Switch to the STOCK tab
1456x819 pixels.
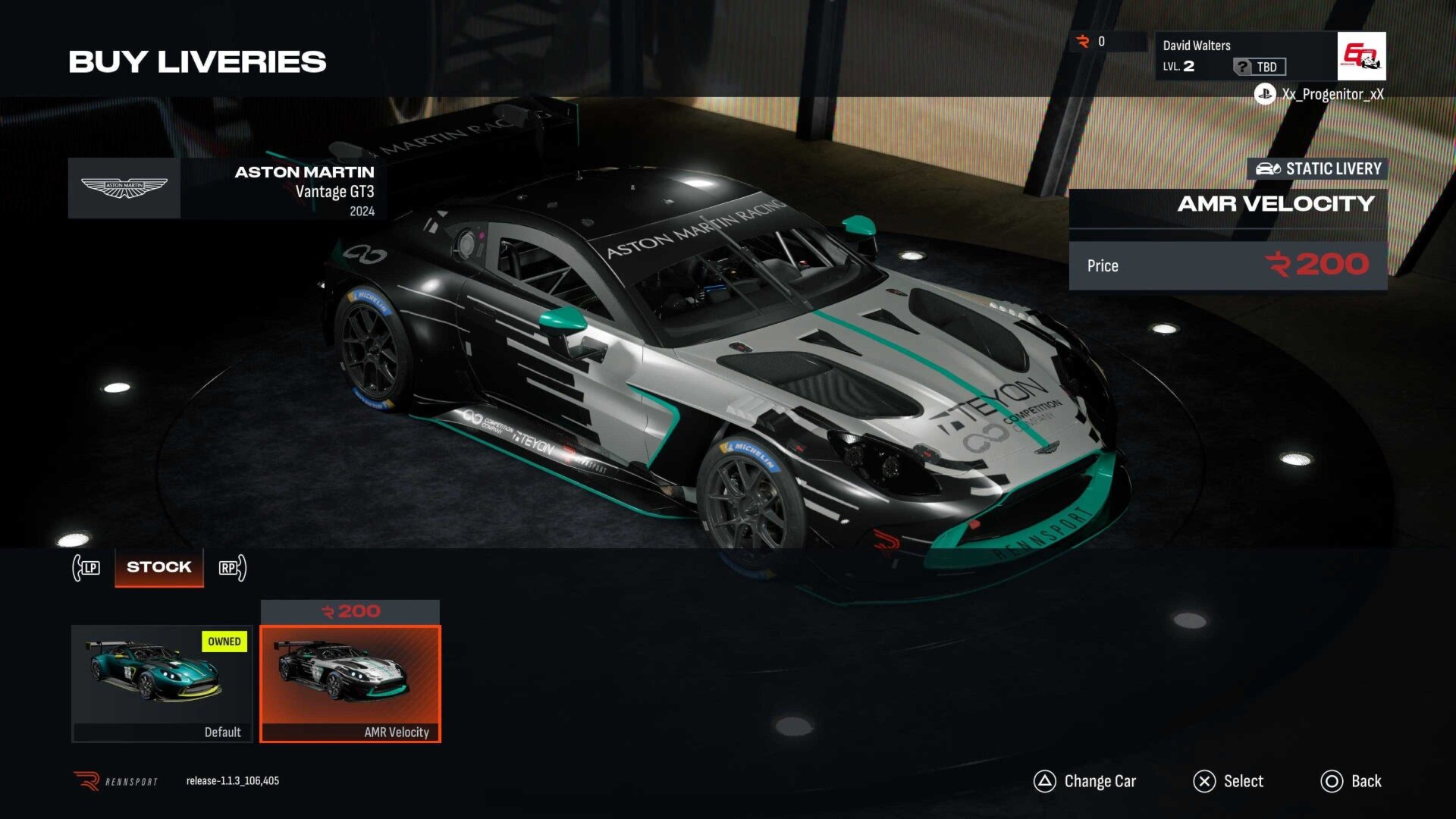[158, 566]
